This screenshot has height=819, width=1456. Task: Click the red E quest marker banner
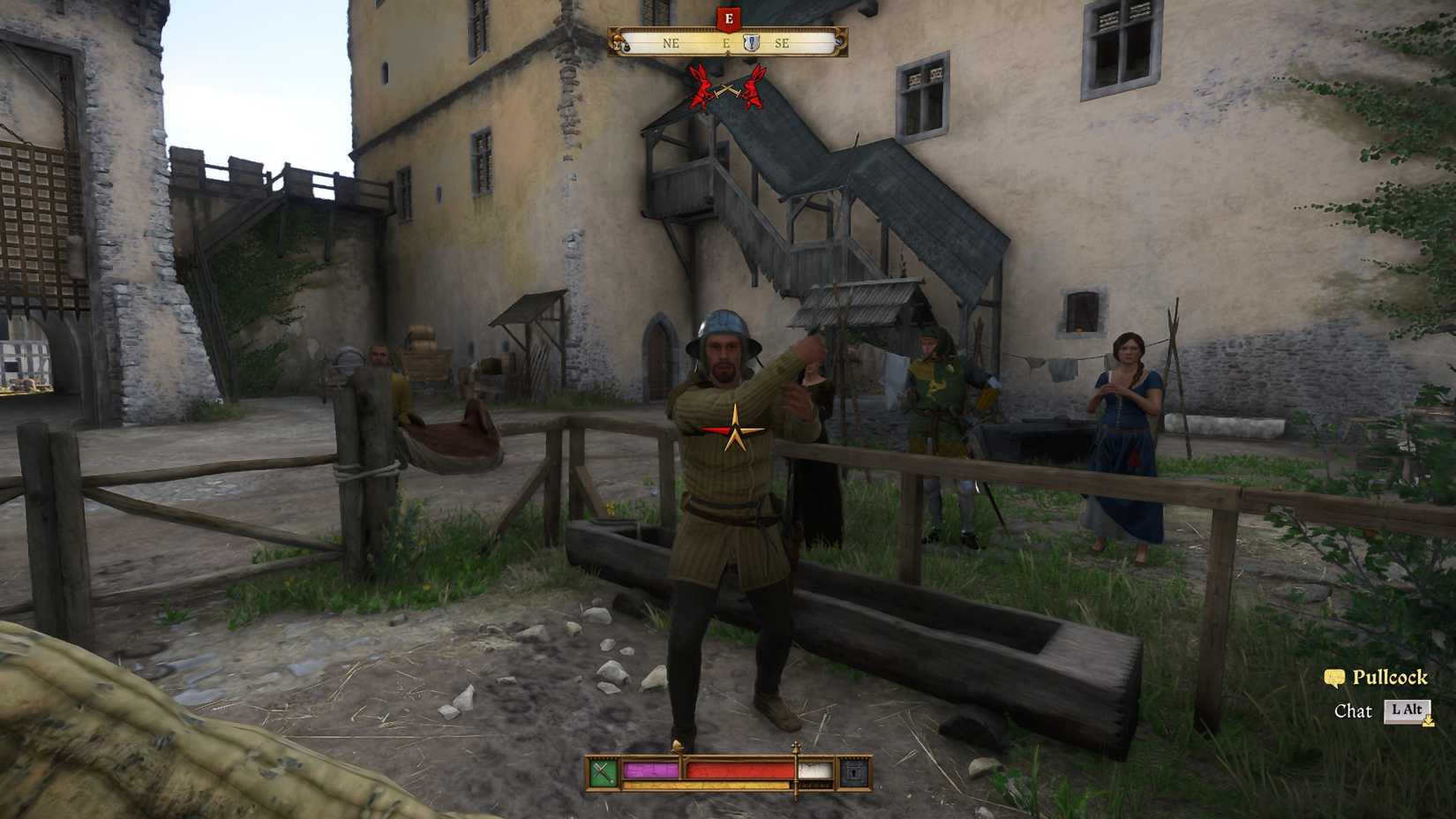(729, 16)
